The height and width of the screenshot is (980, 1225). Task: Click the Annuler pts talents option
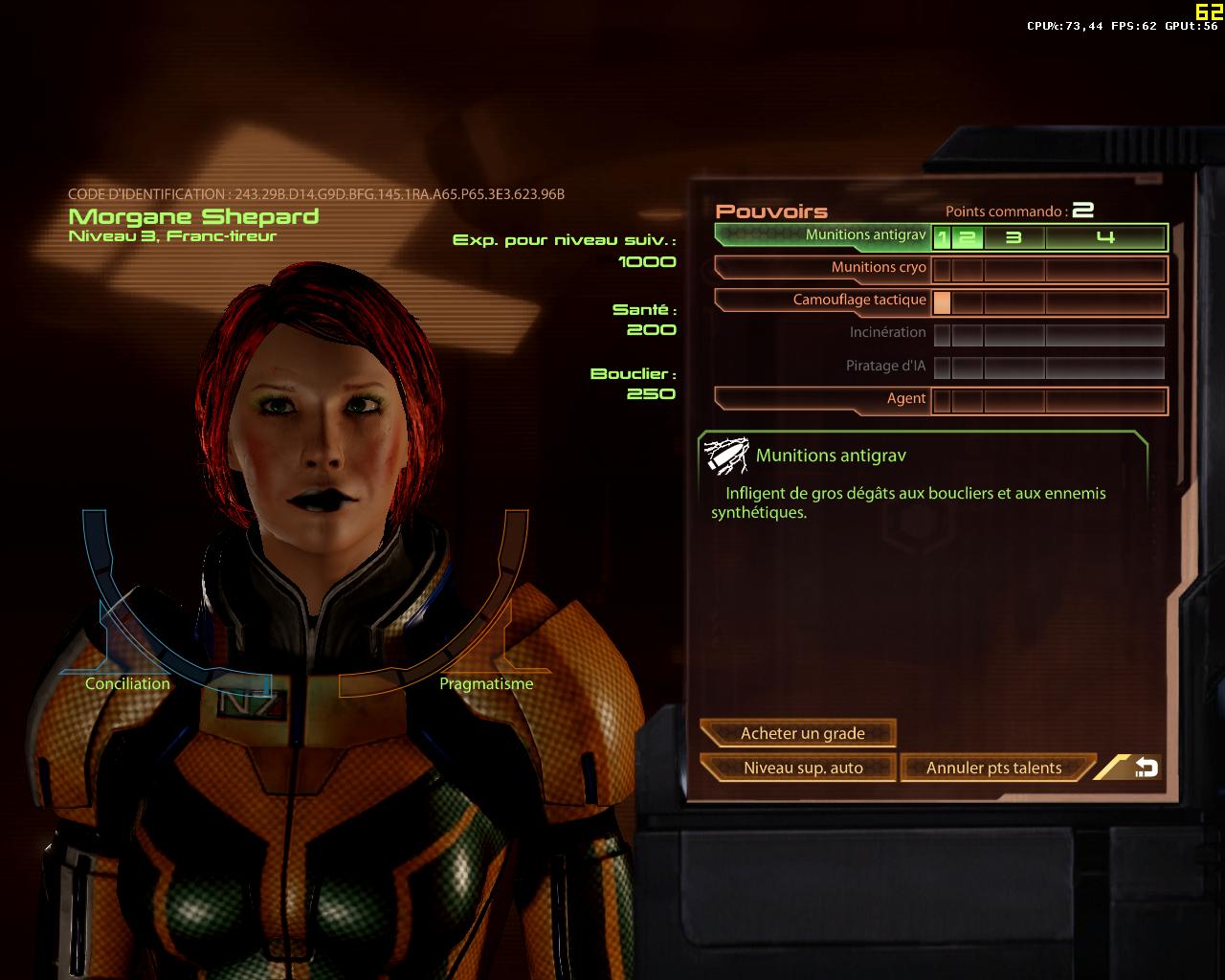[x=992, y=768]
